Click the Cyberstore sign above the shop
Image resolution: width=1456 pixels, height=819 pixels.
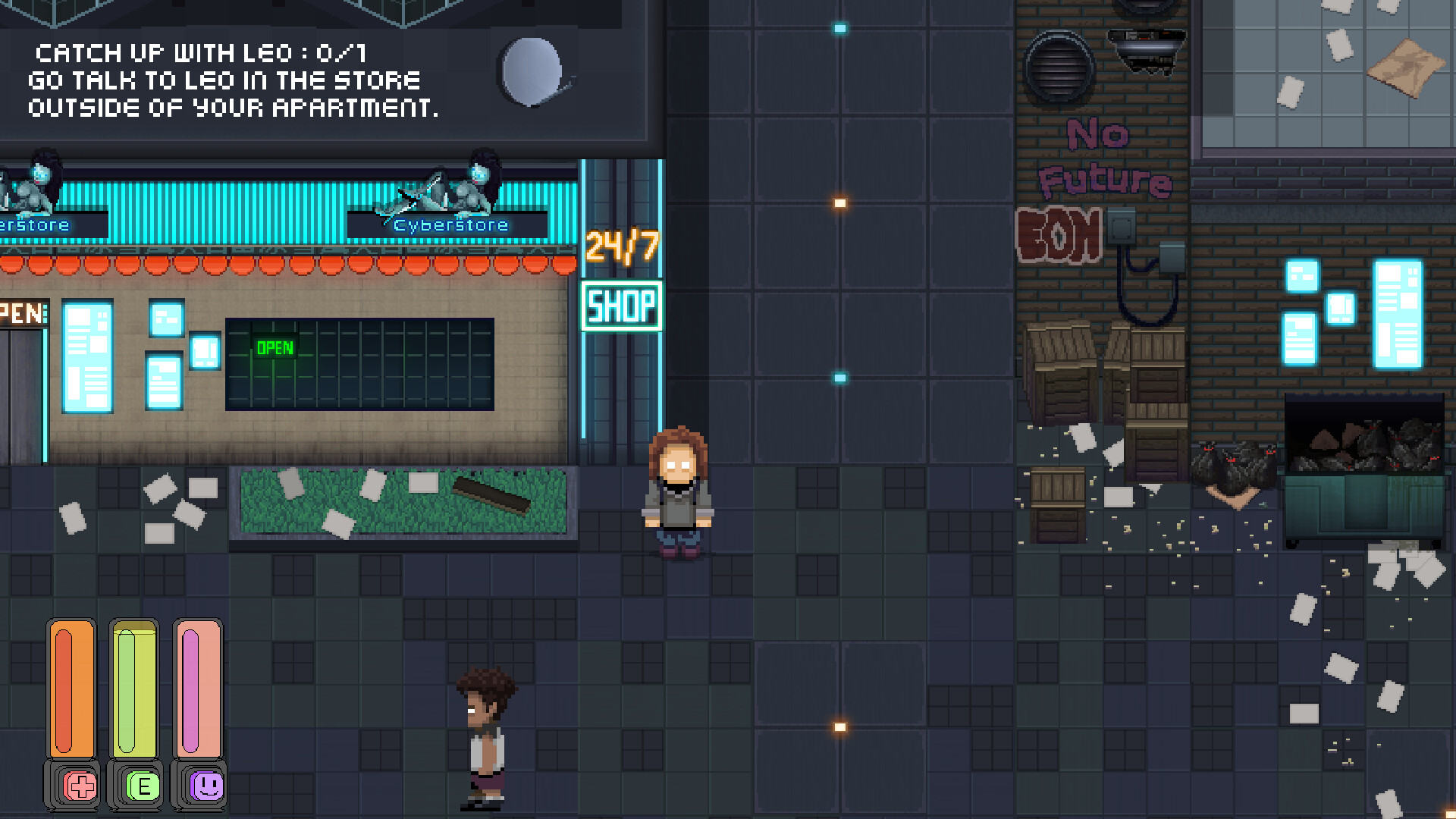click(x=450, y=224)
